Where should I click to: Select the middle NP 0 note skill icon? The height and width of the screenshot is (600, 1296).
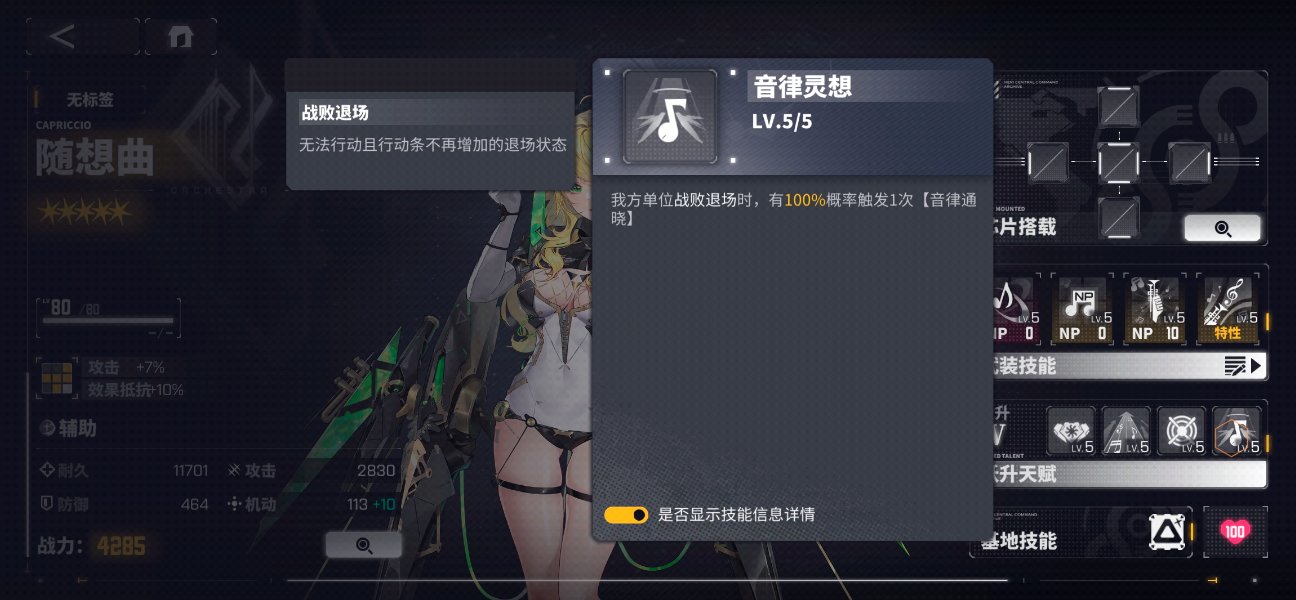(1082, 309)
